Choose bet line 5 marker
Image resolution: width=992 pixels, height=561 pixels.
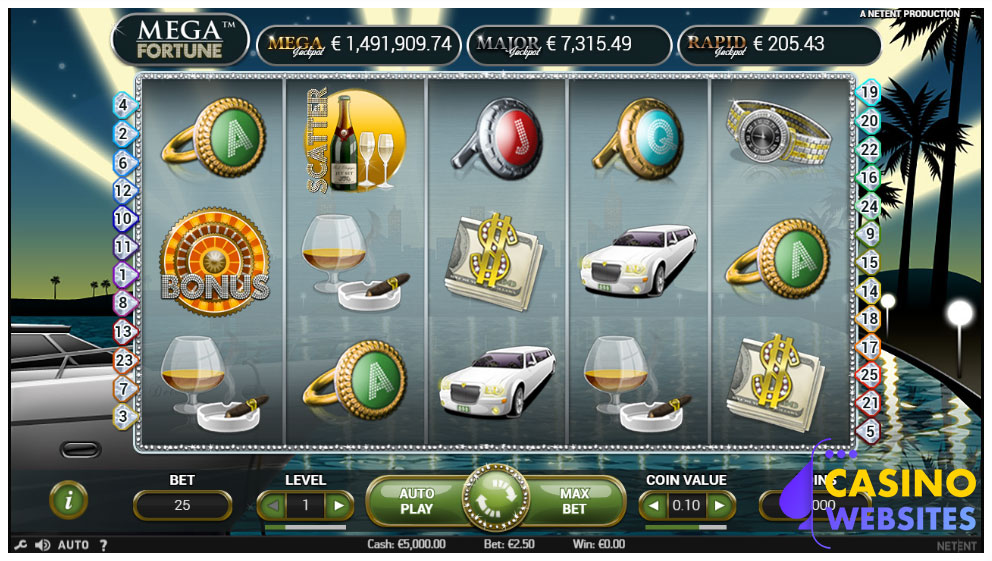coord(870,431)
